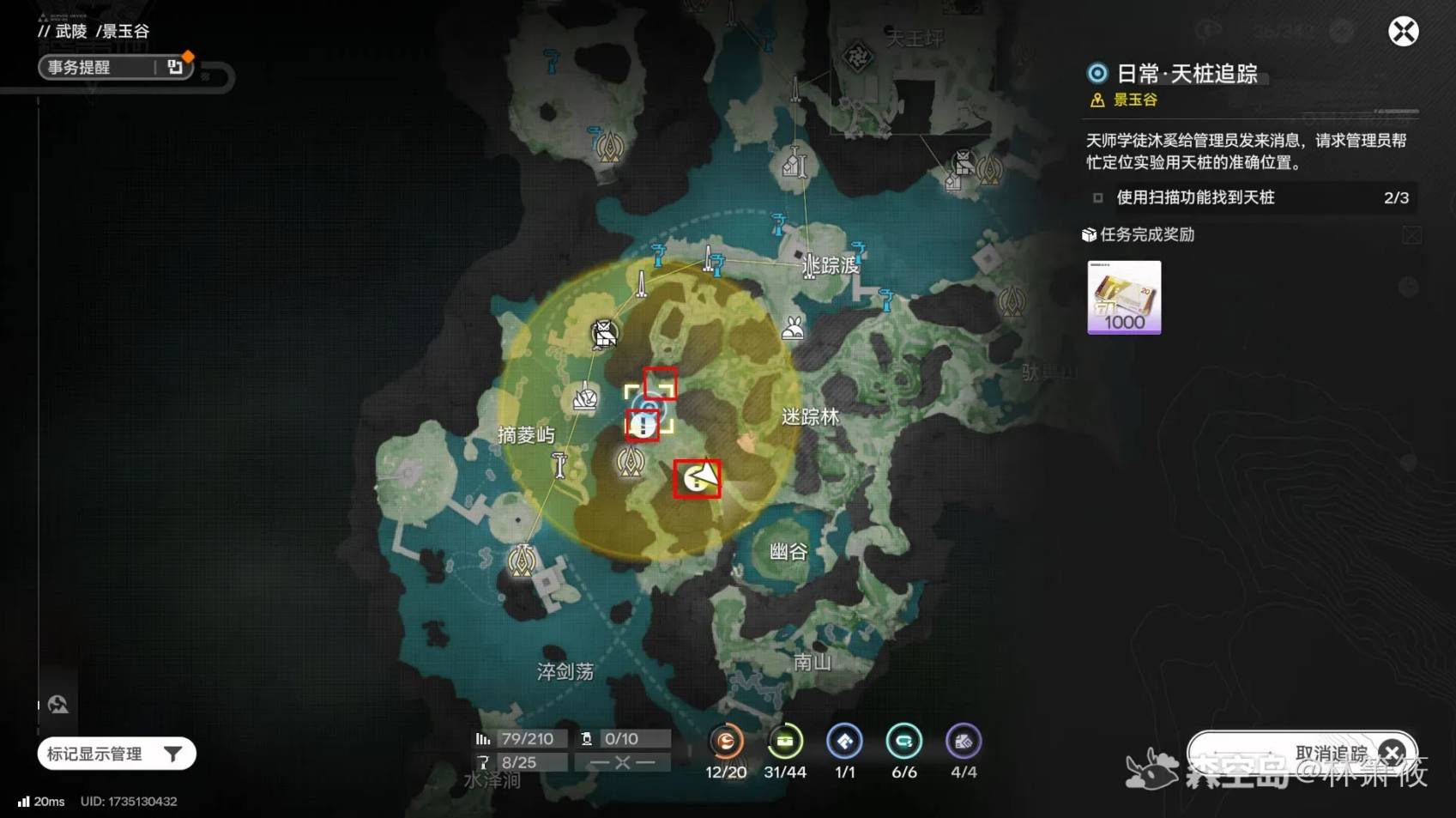The height and width of the screenshot is (818, 1456).
Task: Inspect the 1000 currency reward thumbnail
Action: tap(1124, 297)
